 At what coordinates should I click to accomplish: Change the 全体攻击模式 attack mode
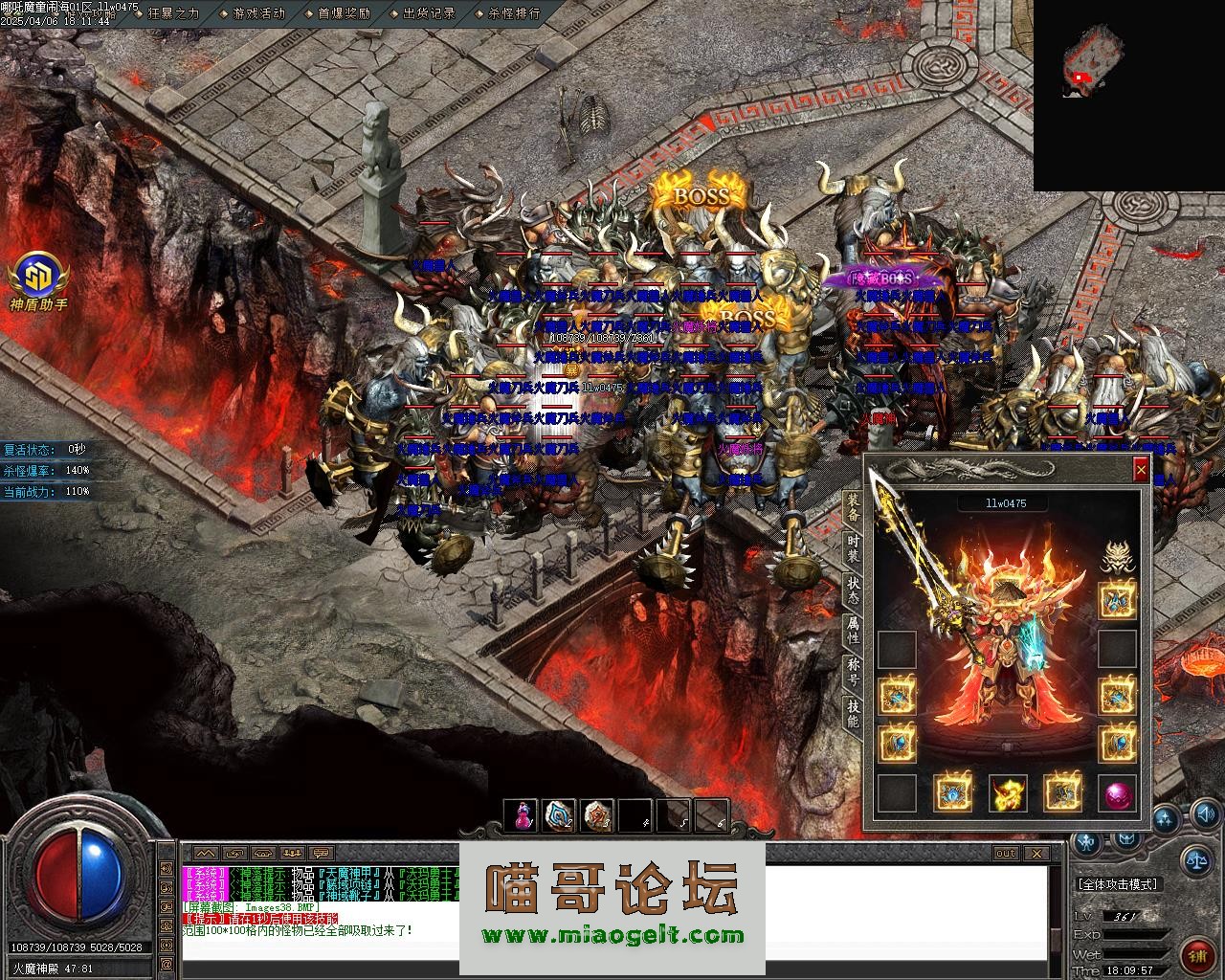click(1118, 884)
